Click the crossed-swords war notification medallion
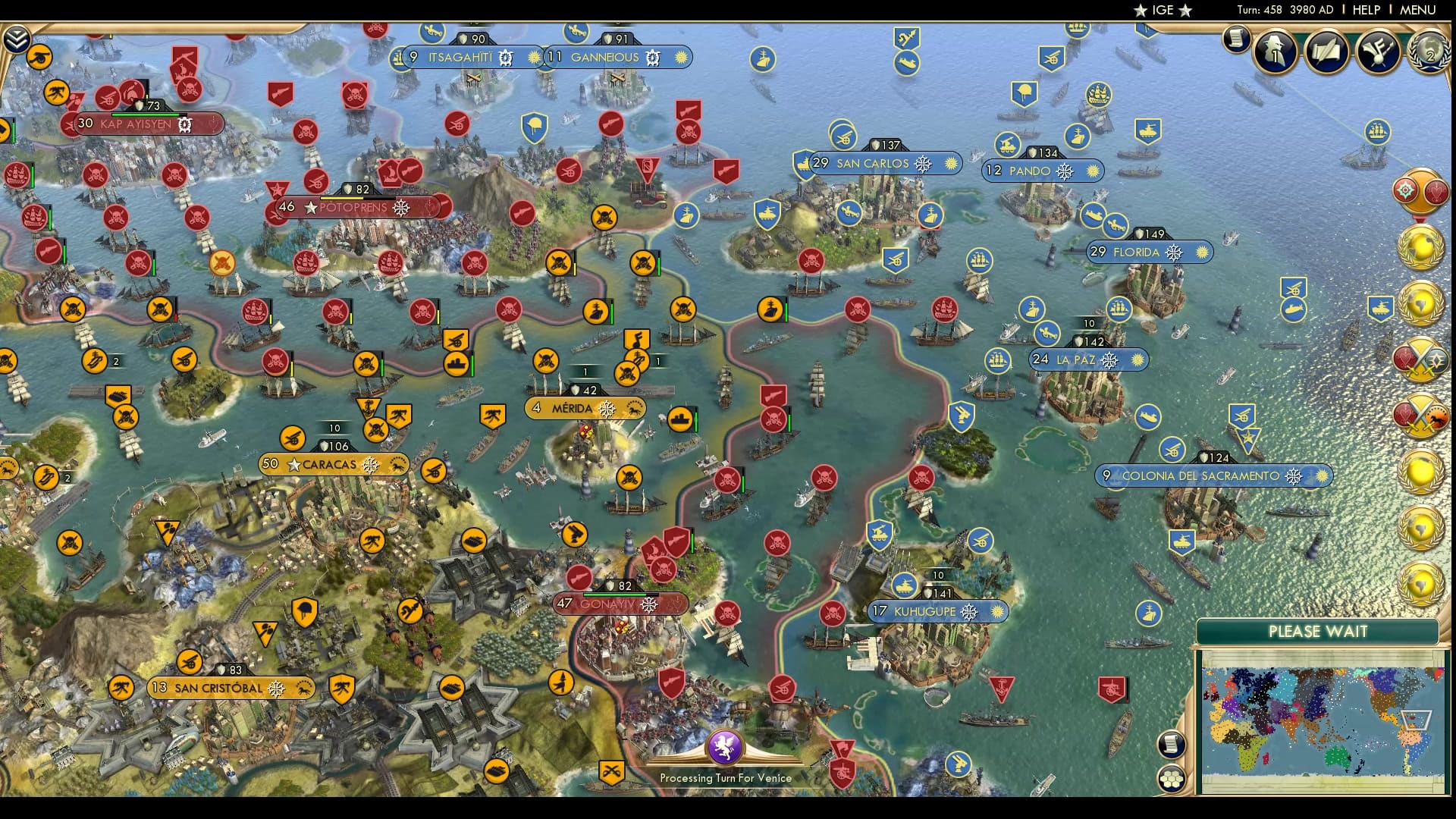1456x819 pixels. (x=1422, y=358)
